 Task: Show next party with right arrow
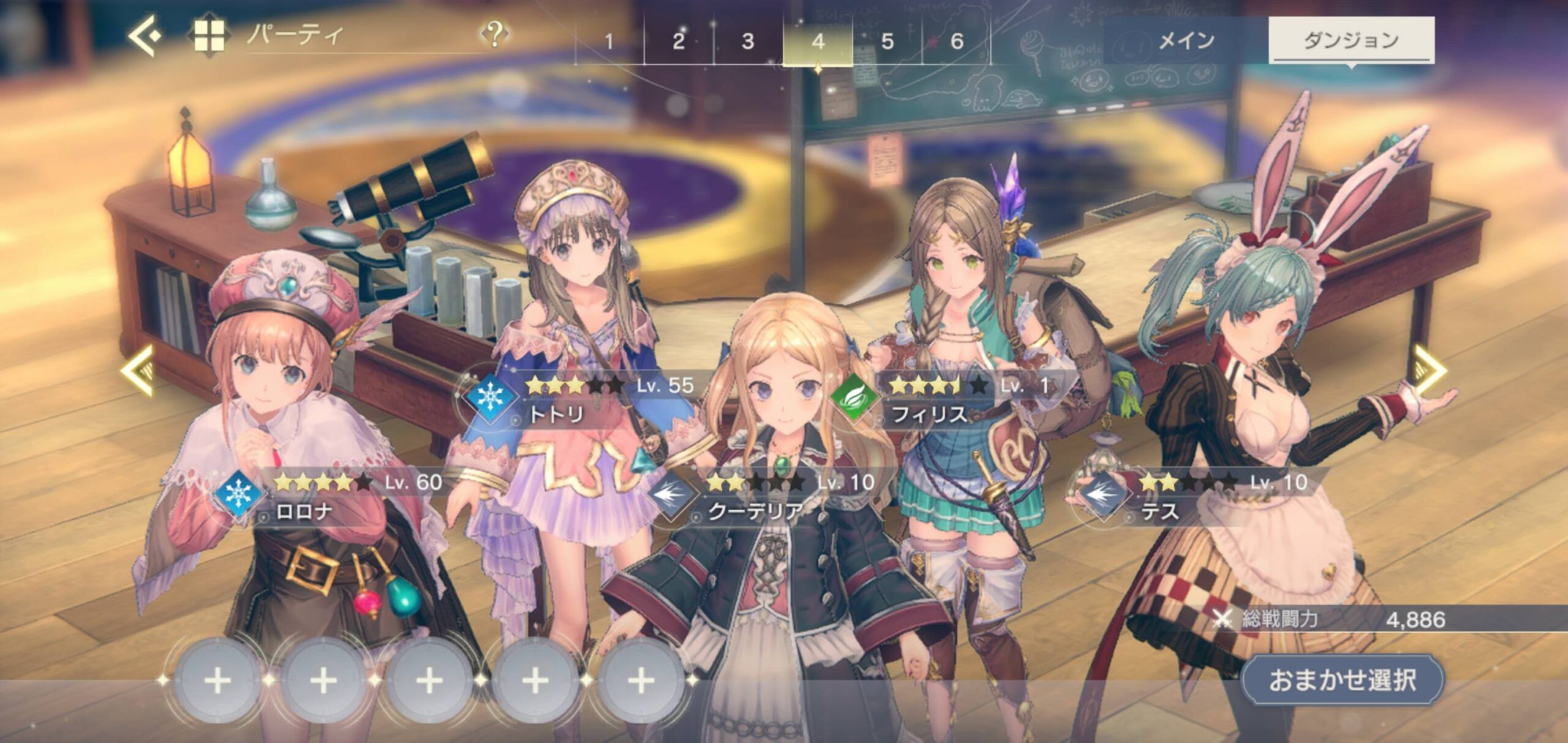(1430, 370)
